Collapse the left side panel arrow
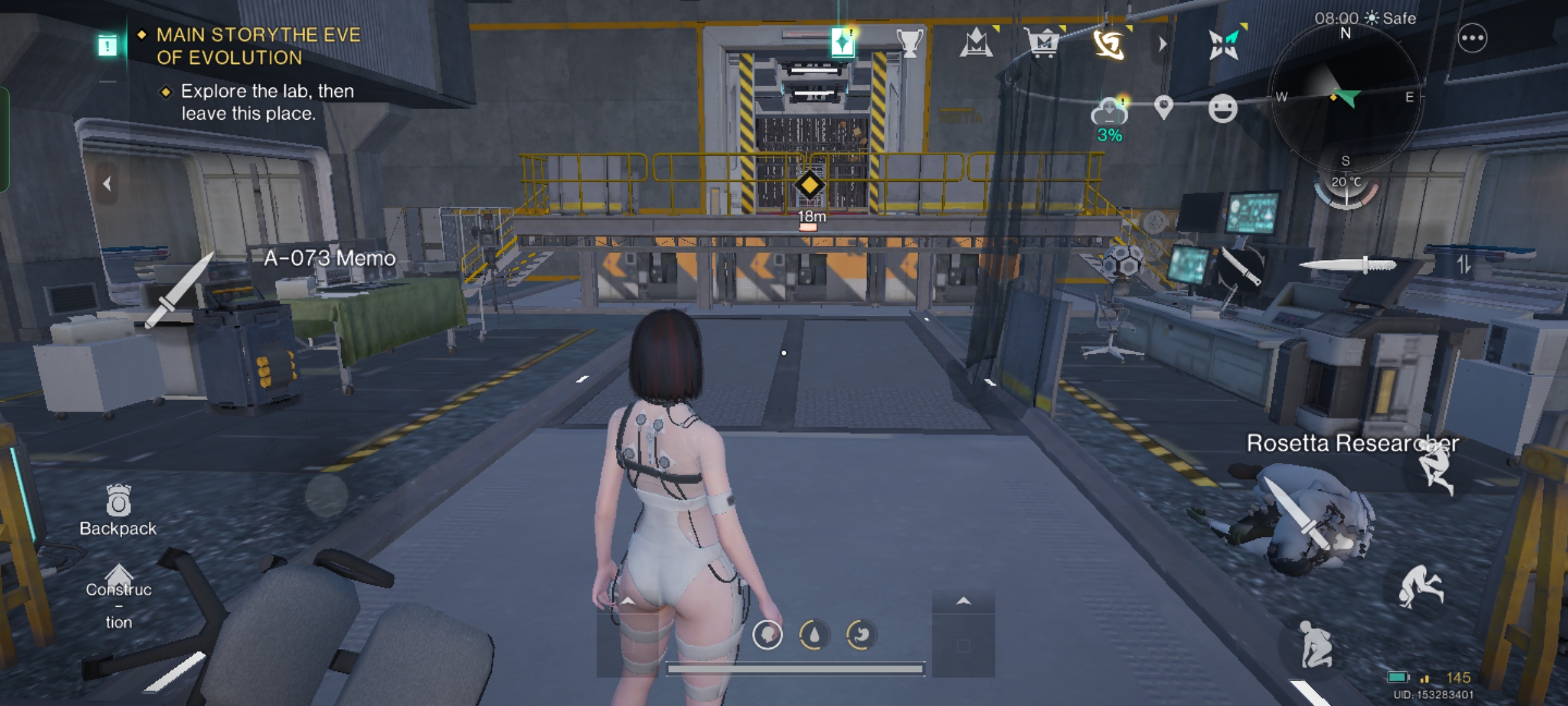The width and height of the screenshot is (1568, 706). pos(107,184)
